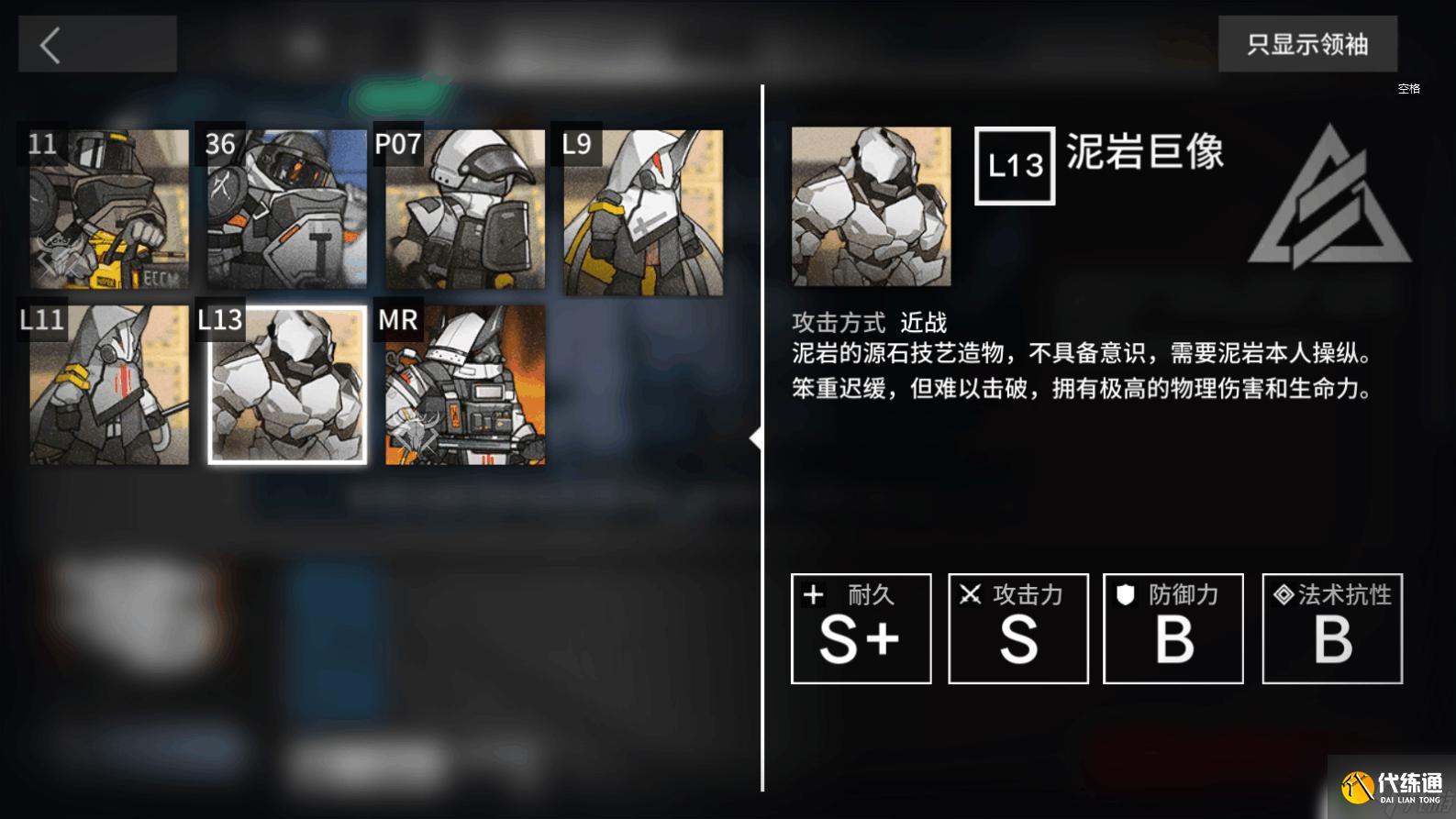The width and height of the screenshot is (1456, 819).
Task: Click the 攻击力 attack power icon
Action: click(970, 595)
